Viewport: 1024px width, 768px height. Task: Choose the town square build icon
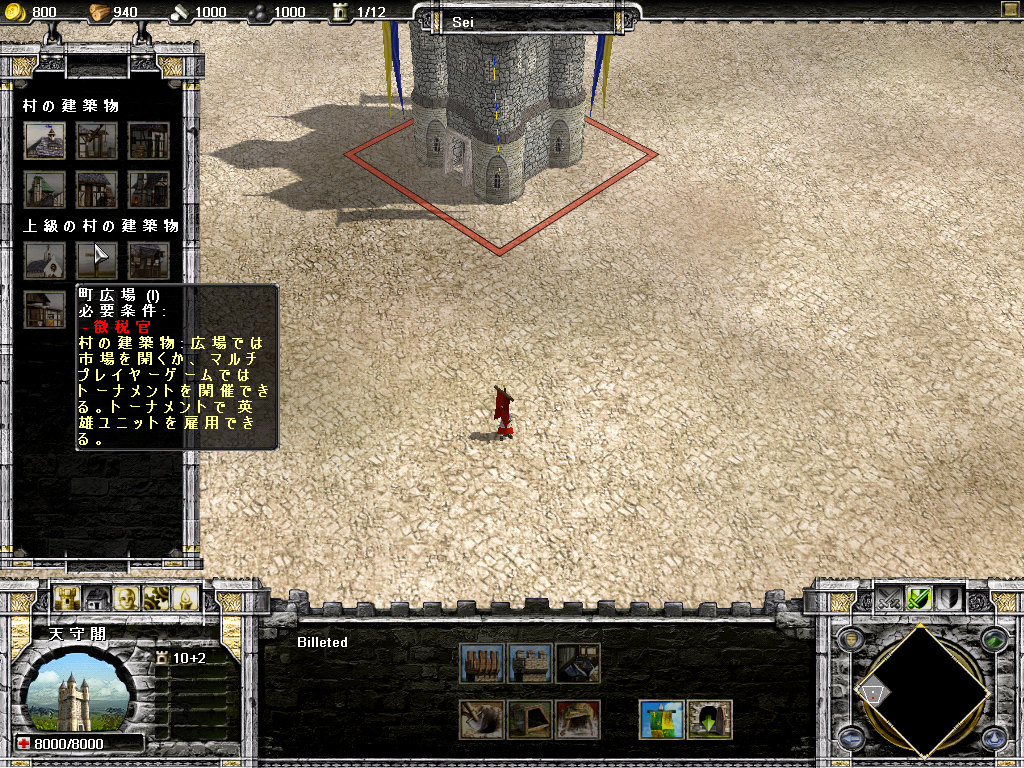click(97, 261)
